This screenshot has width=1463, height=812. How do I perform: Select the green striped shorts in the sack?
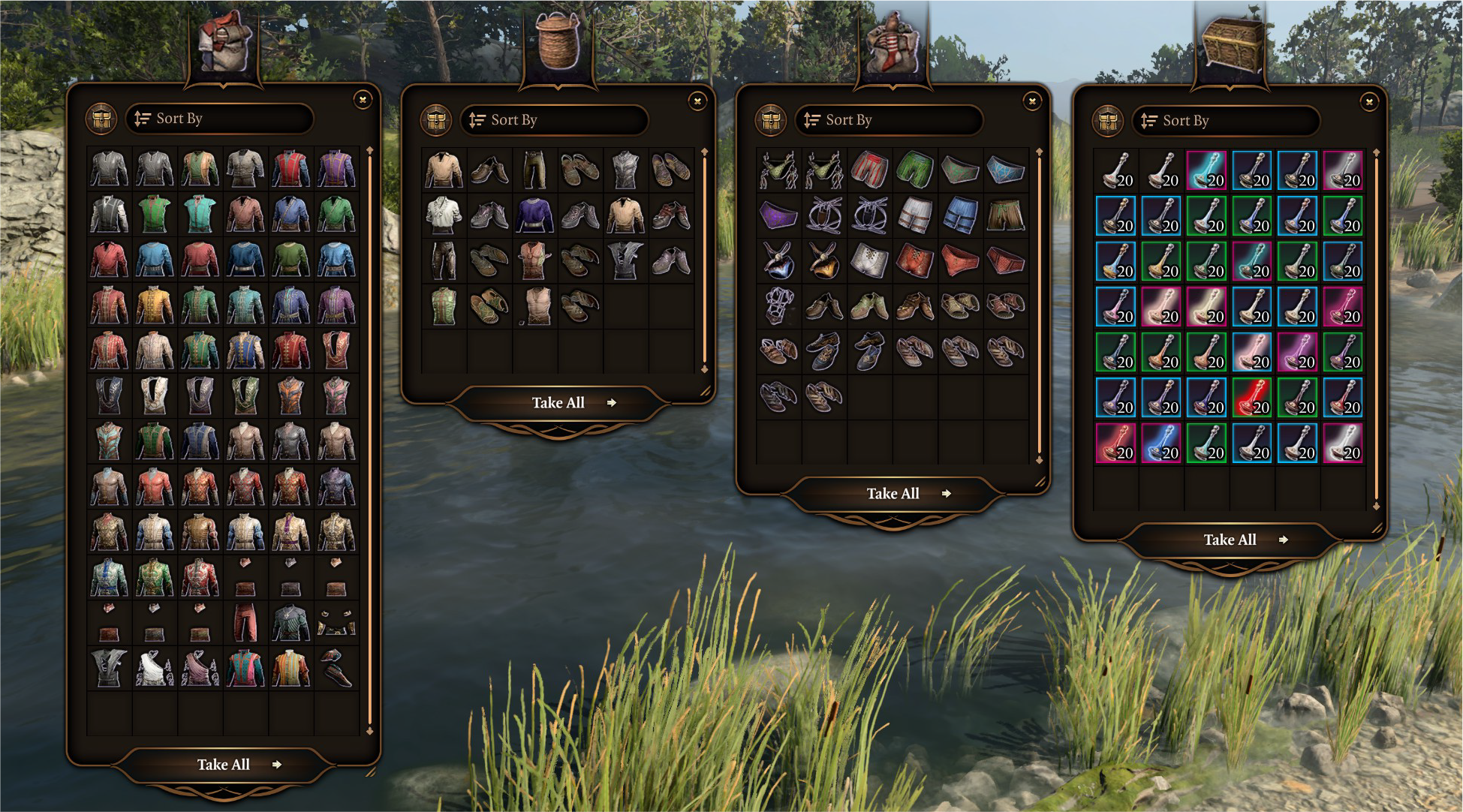click(x=916, y=170)
